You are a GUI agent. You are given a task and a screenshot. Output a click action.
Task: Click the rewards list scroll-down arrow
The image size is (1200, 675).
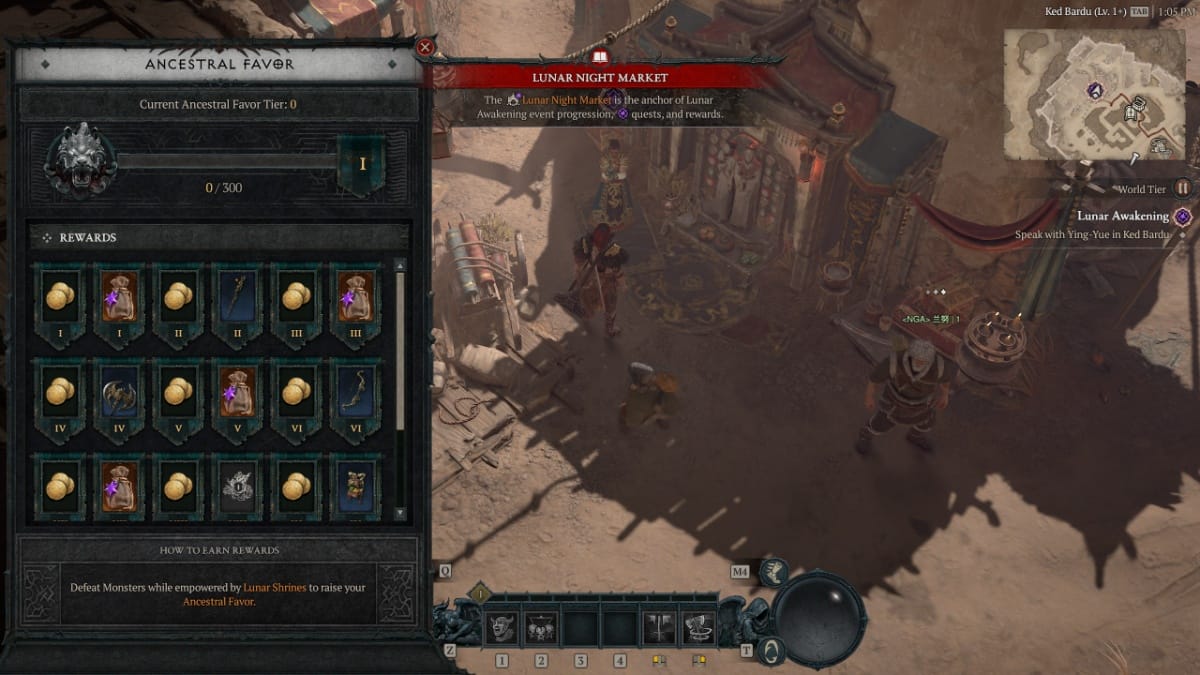coord(400,513)
